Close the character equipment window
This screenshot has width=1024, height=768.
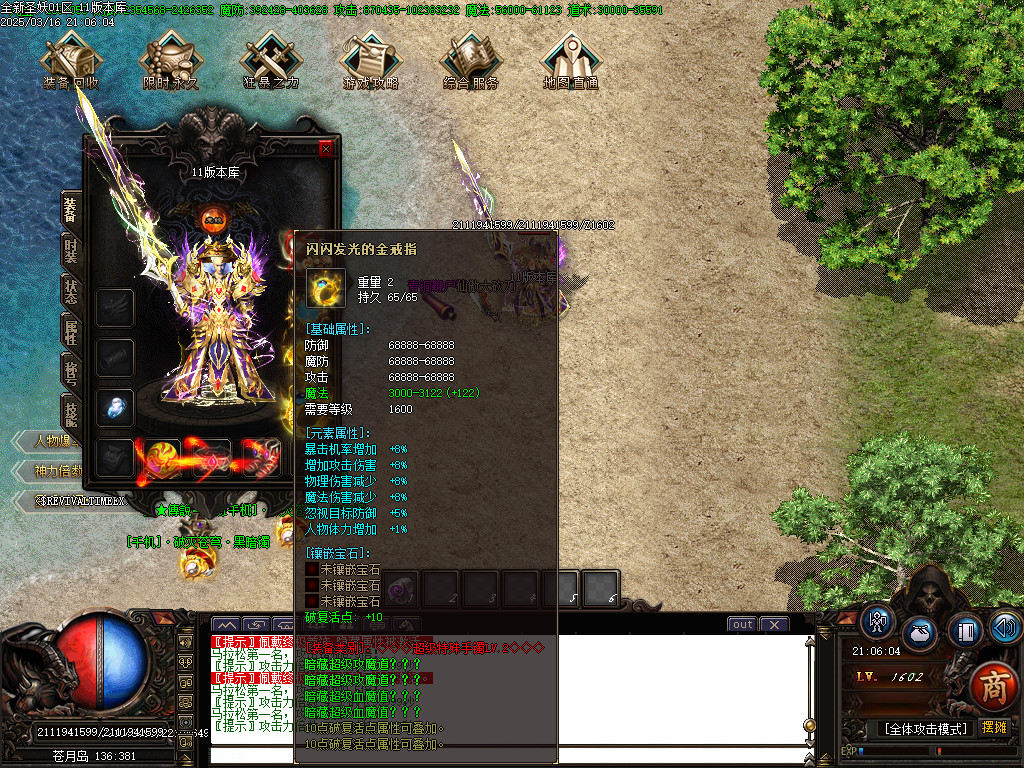tap(326, 149)
